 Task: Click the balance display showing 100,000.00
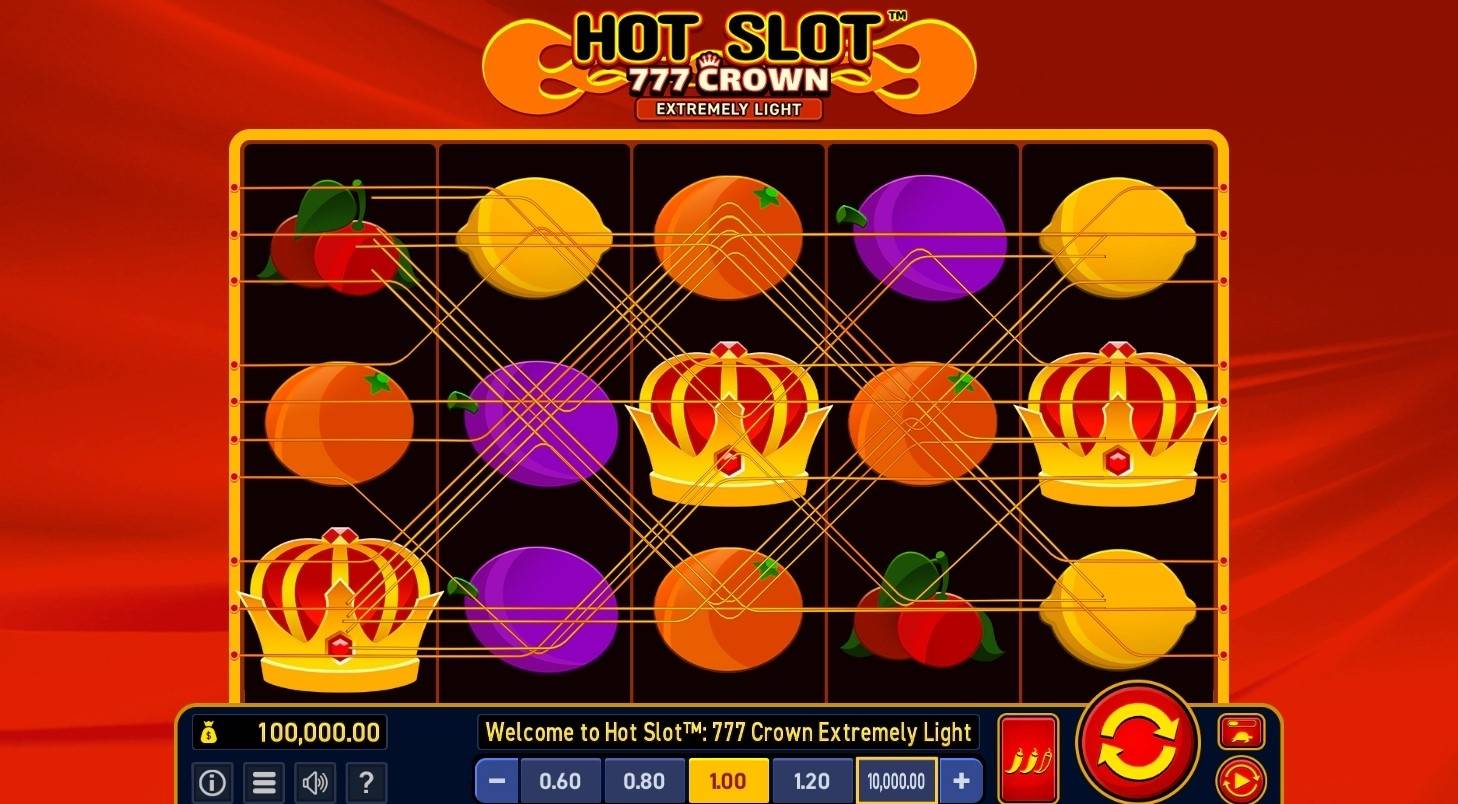point(290,733)
